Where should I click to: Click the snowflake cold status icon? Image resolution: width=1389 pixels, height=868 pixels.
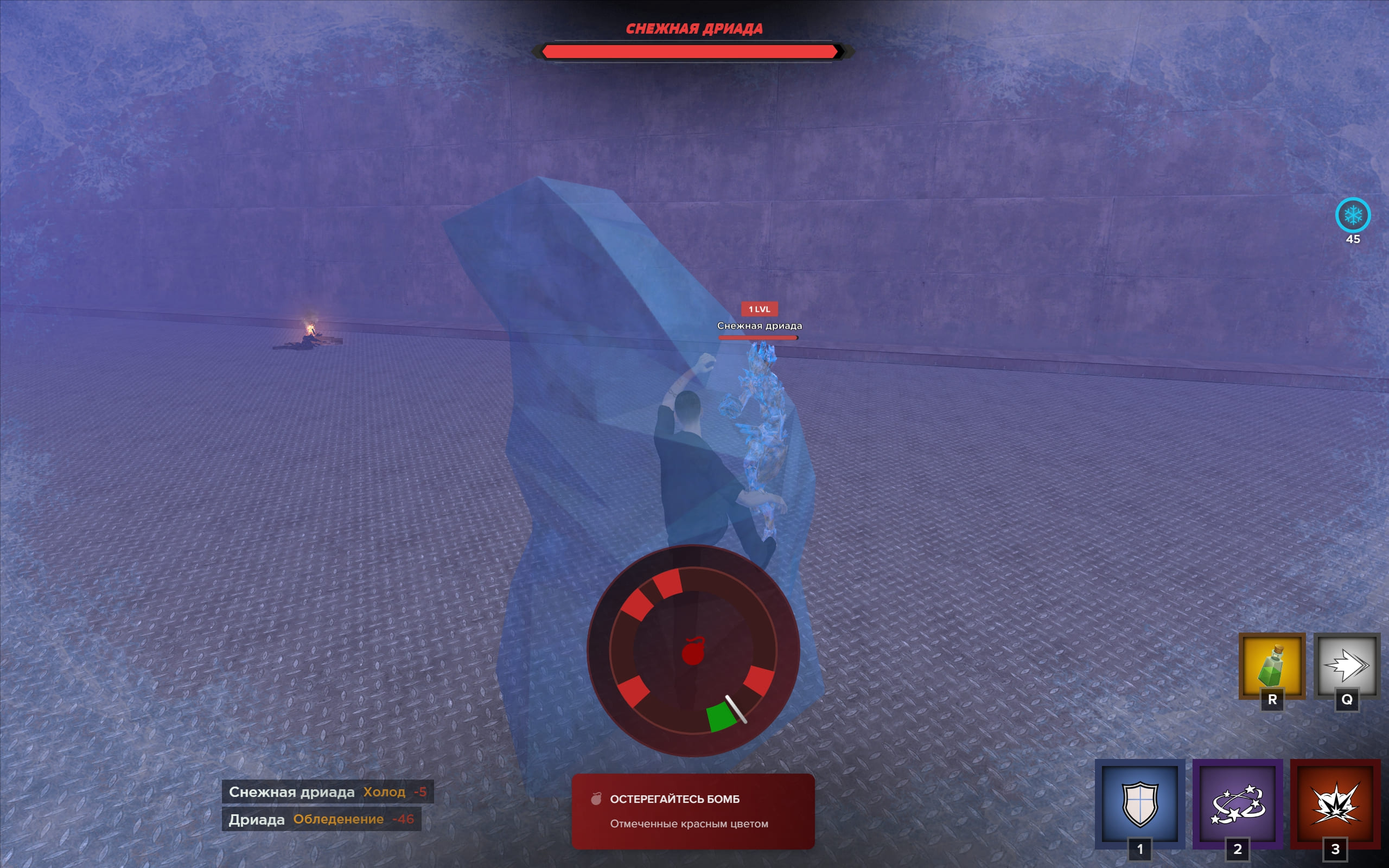pos(1352,215)
